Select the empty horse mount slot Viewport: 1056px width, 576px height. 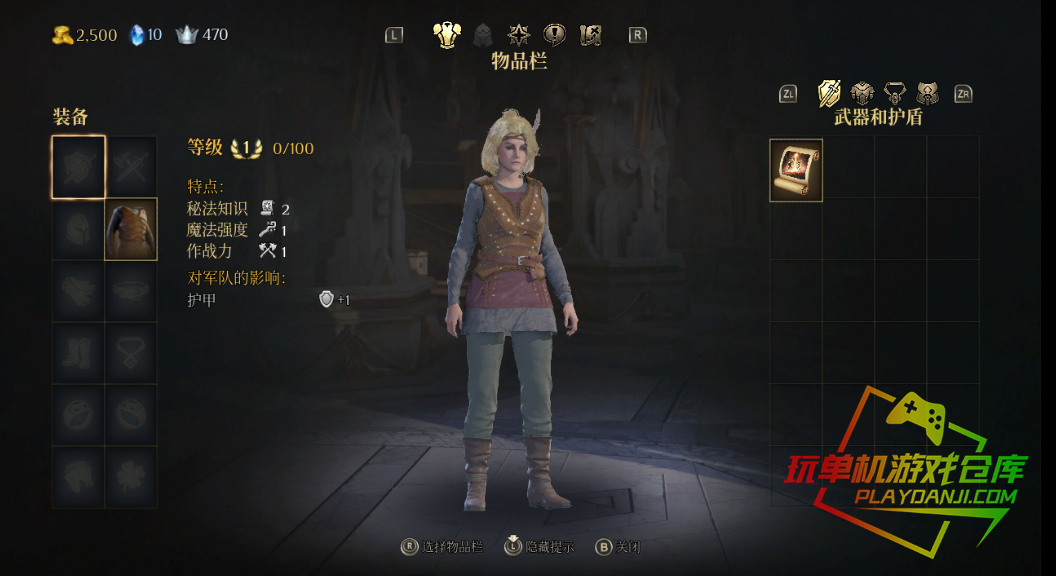pos(79,476)
